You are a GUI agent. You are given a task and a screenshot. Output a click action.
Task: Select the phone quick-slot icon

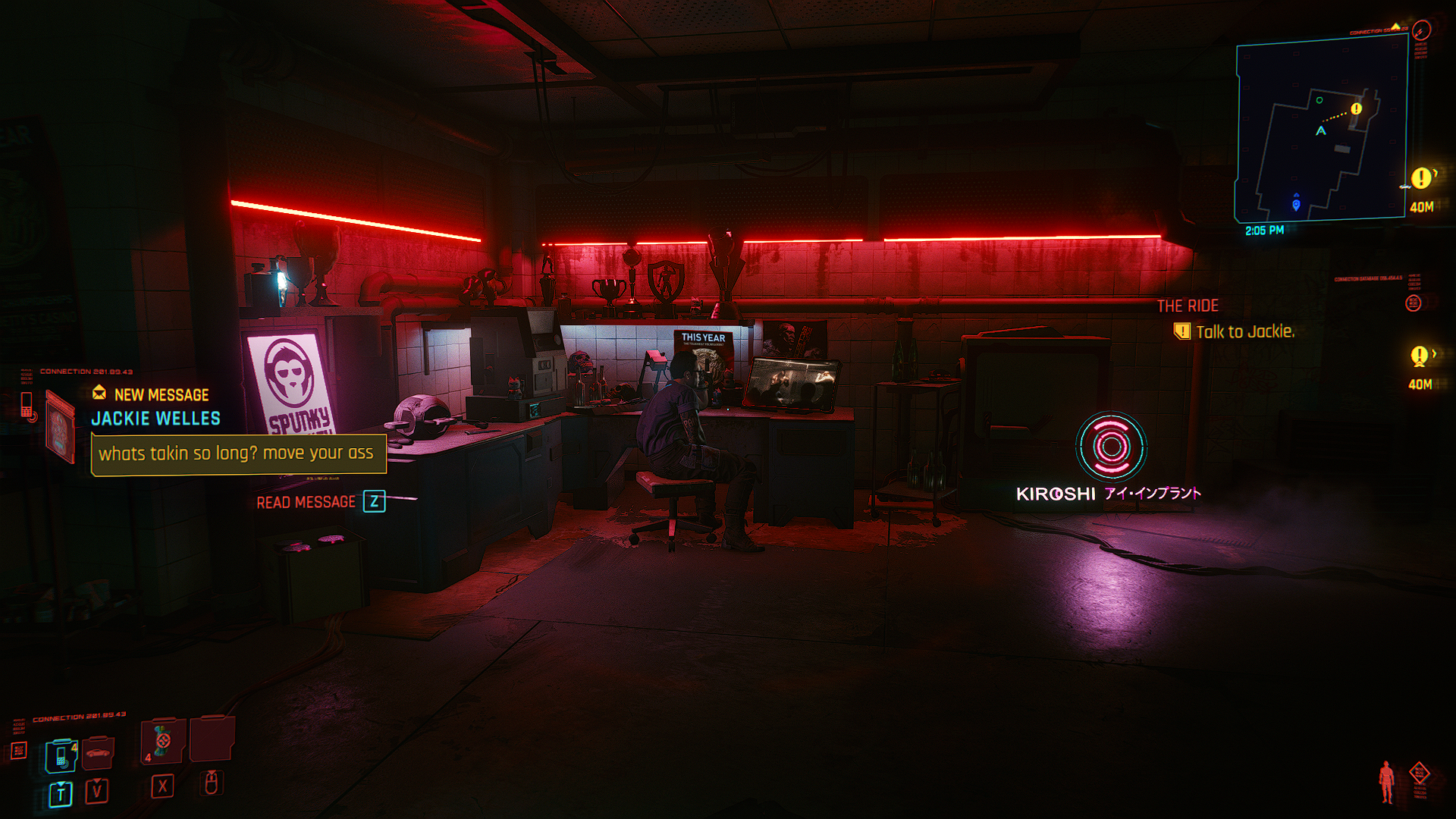[61, 755]
